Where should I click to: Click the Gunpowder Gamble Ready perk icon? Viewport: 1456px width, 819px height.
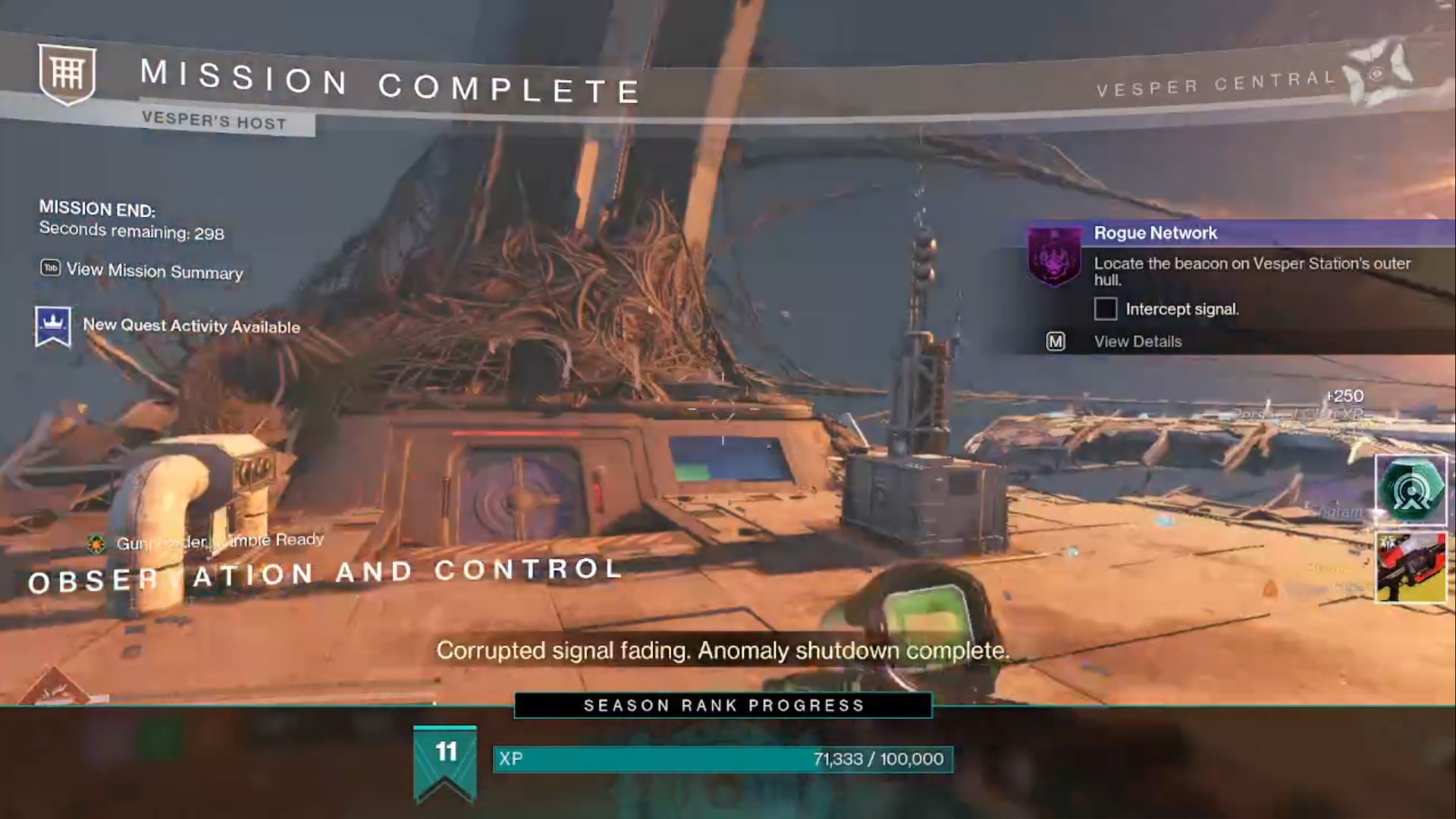click(x=96, y=542)
